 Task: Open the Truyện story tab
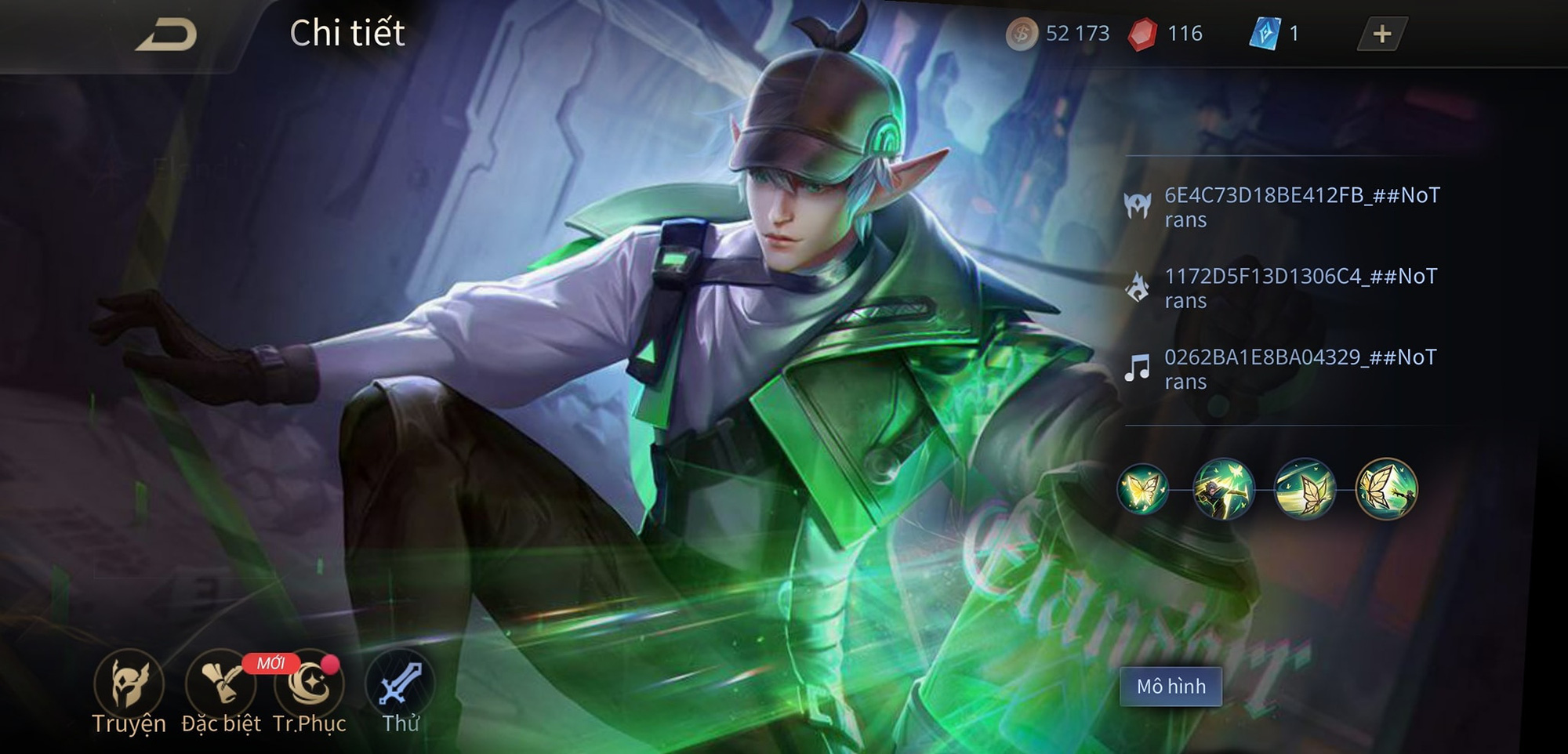(129, 688)
